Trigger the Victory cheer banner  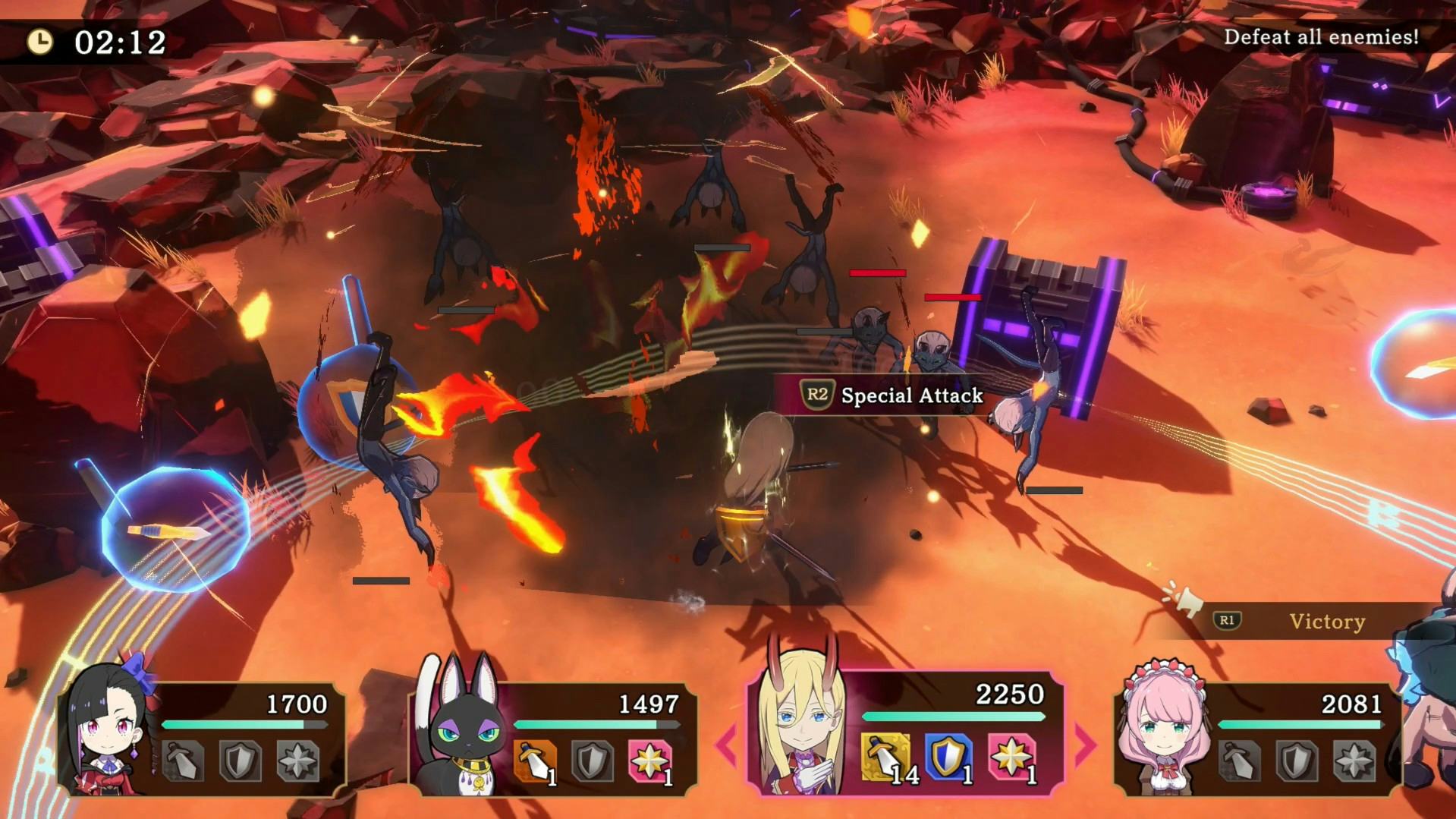tap(1326, 622)
